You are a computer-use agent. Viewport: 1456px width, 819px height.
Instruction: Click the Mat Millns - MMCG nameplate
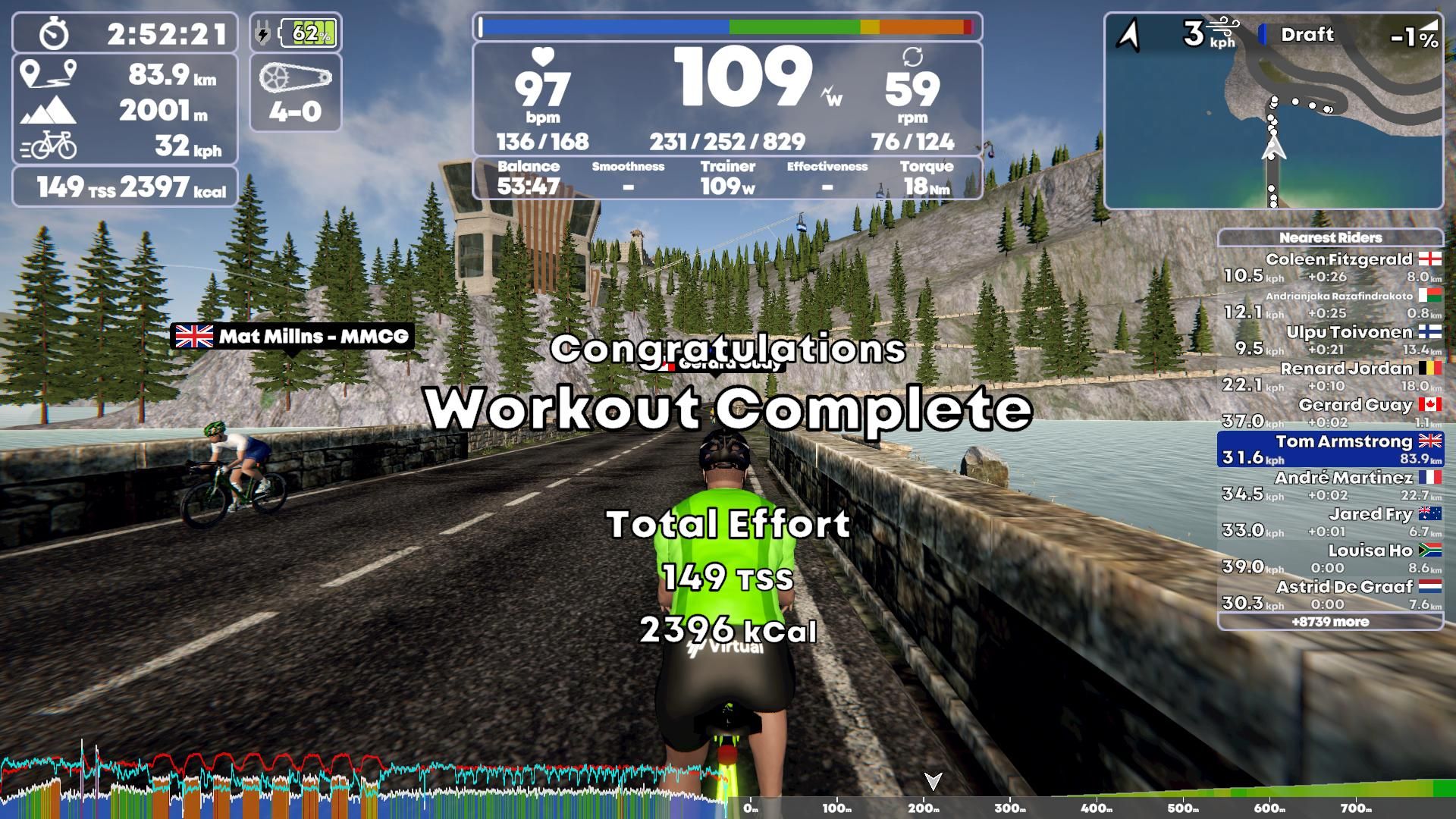click(x=292, y=335)
